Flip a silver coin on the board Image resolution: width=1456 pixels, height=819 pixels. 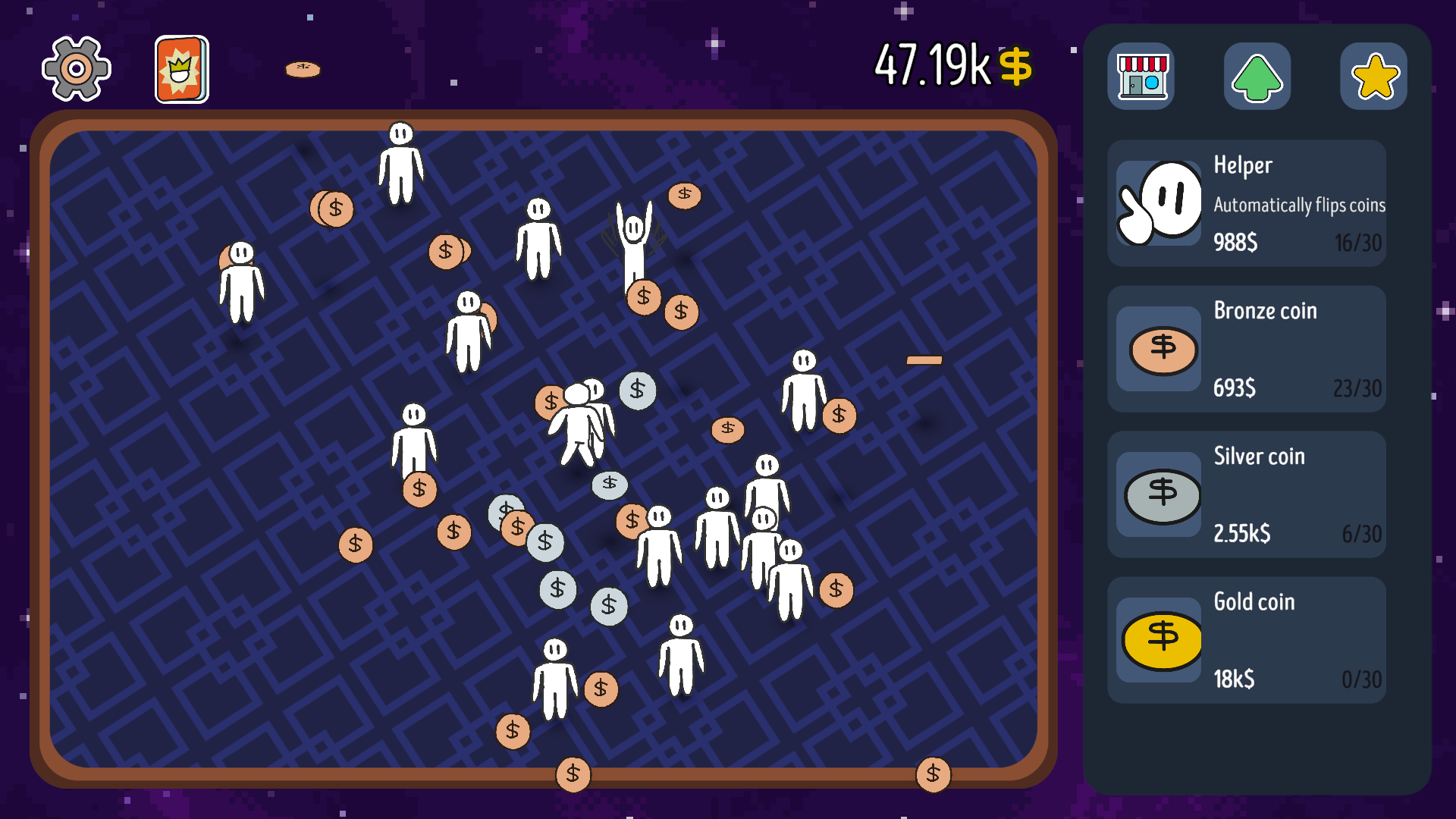click(x=637, y=391)
